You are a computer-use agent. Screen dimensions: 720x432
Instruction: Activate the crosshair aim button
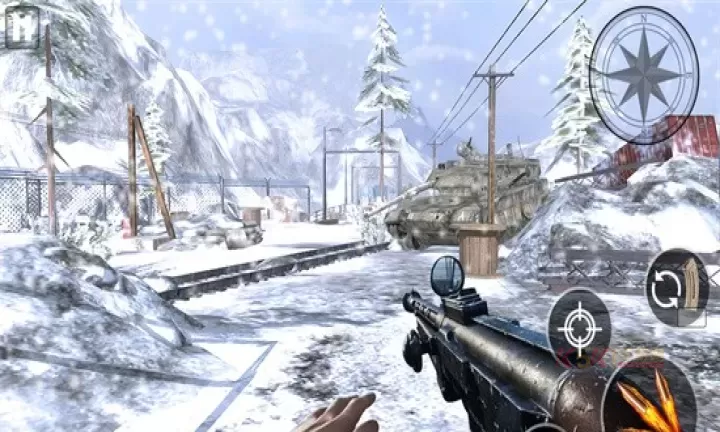(579, 328)
